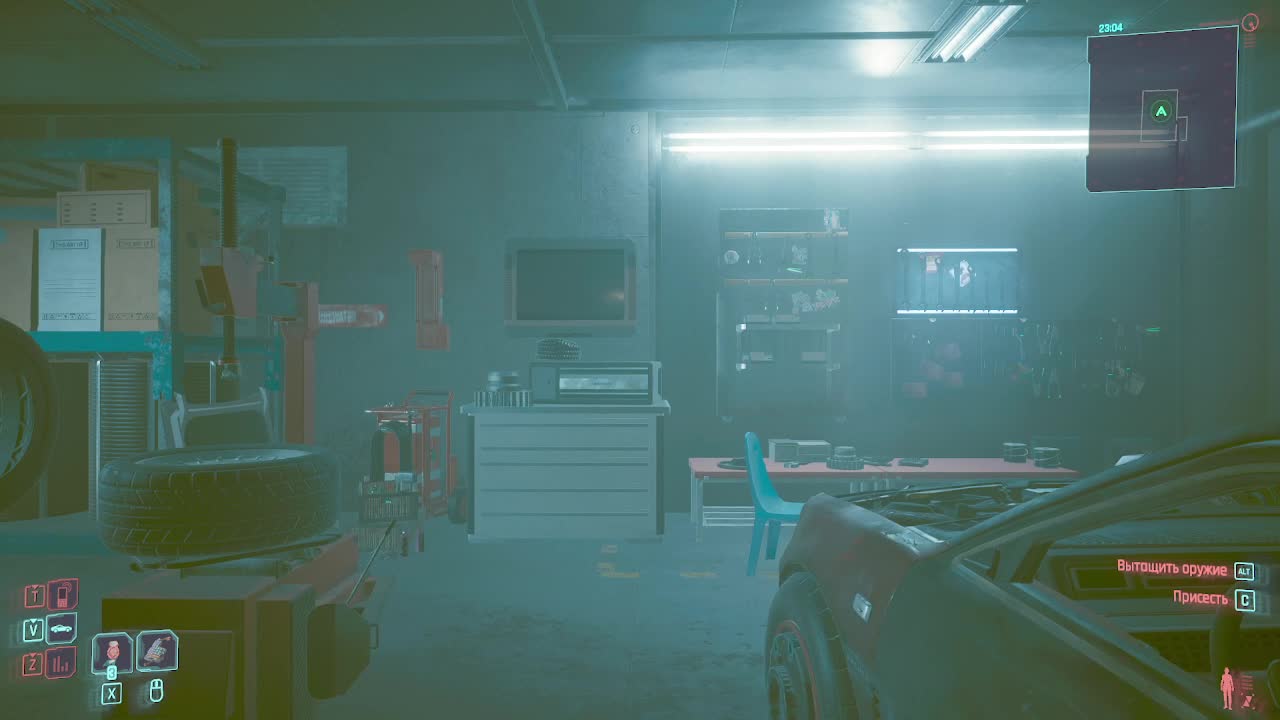The image size is (1280, 720).
Task: Click the grenade count '3' badge
Action: click(x=111, y=672)
